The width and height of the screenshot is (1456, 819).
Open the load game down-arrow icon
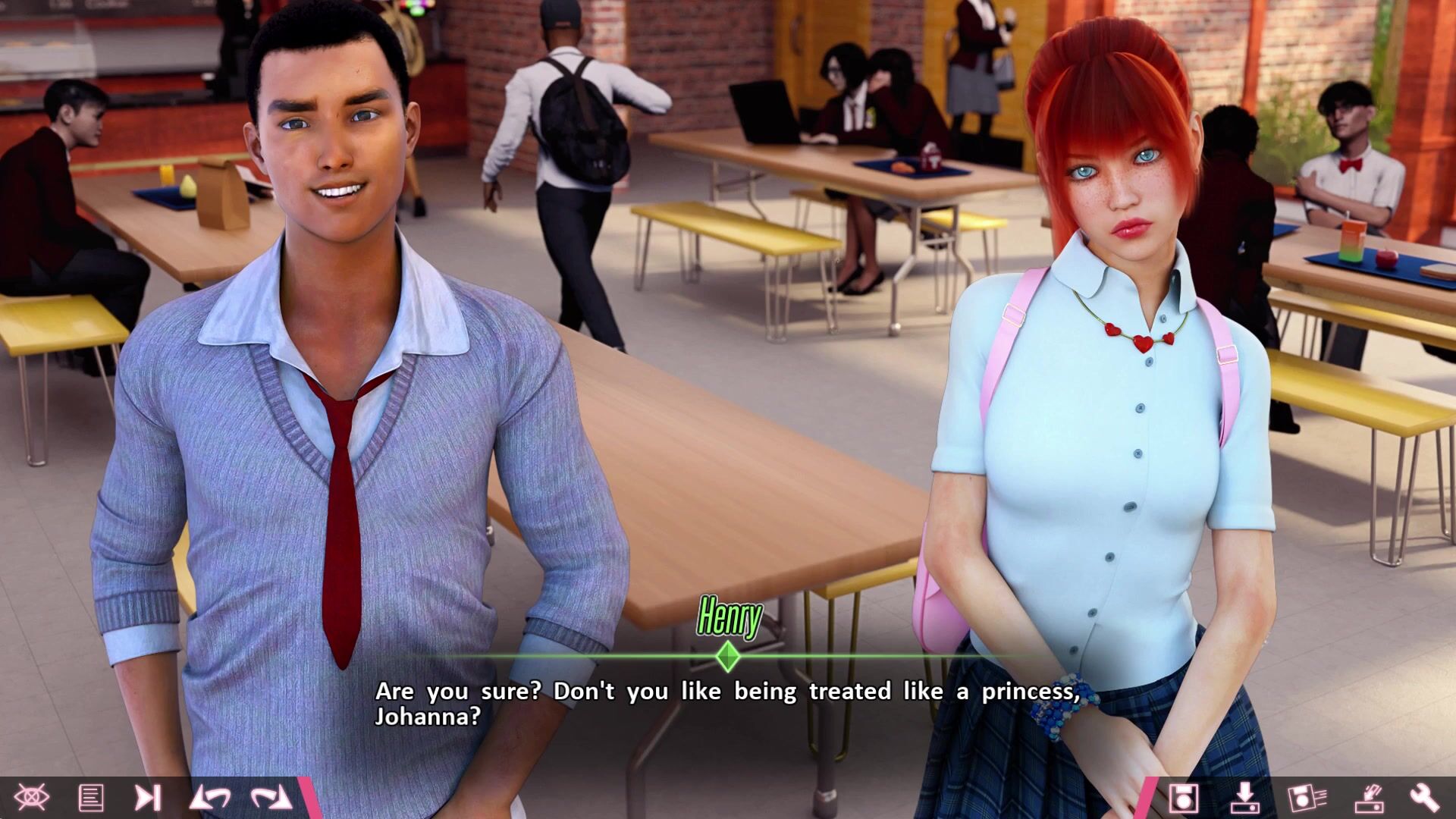point(1244,798)
